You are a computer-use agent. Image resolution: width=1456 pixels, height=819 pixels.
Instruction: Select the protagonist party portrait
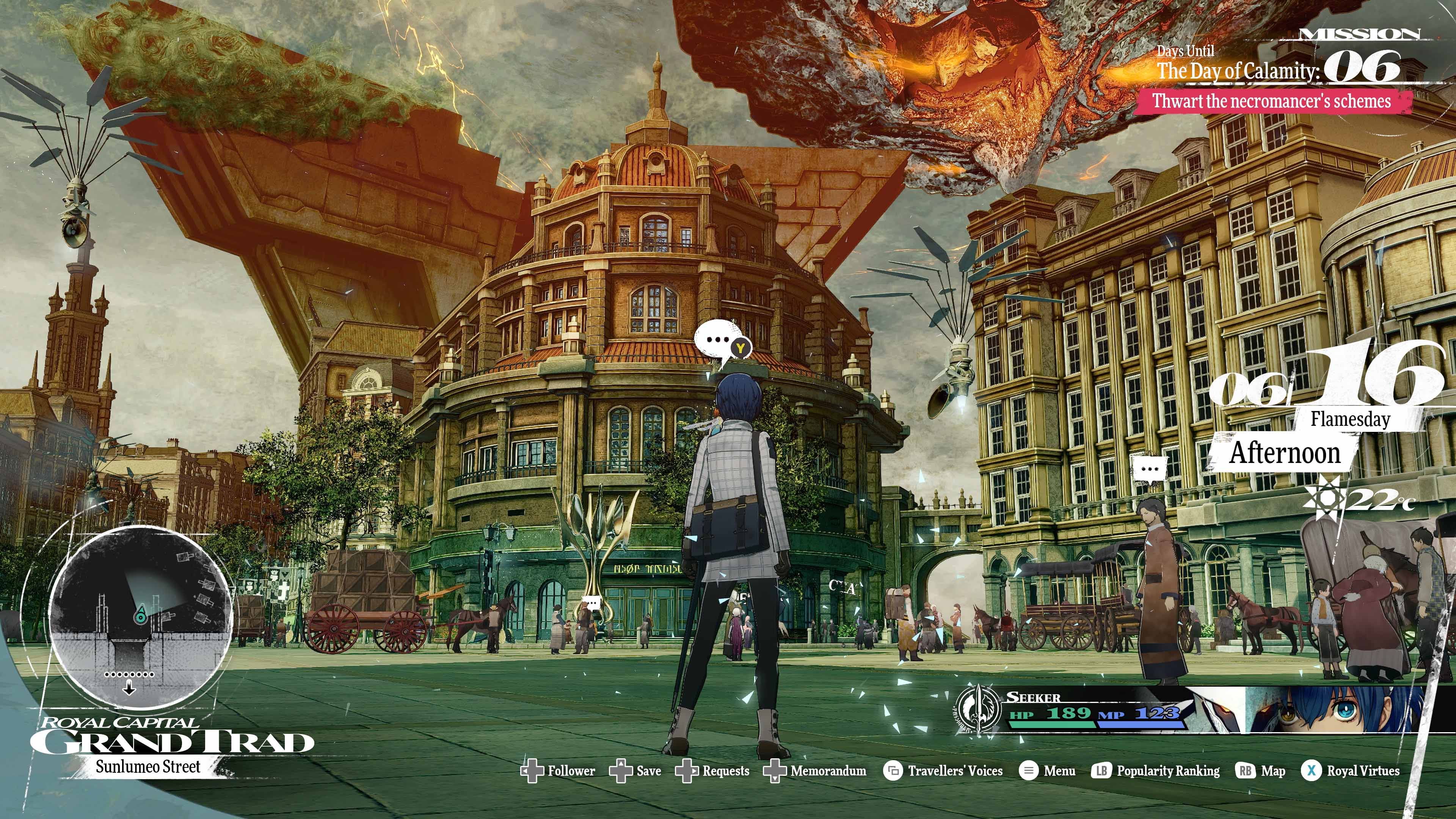coord(1334,710)
